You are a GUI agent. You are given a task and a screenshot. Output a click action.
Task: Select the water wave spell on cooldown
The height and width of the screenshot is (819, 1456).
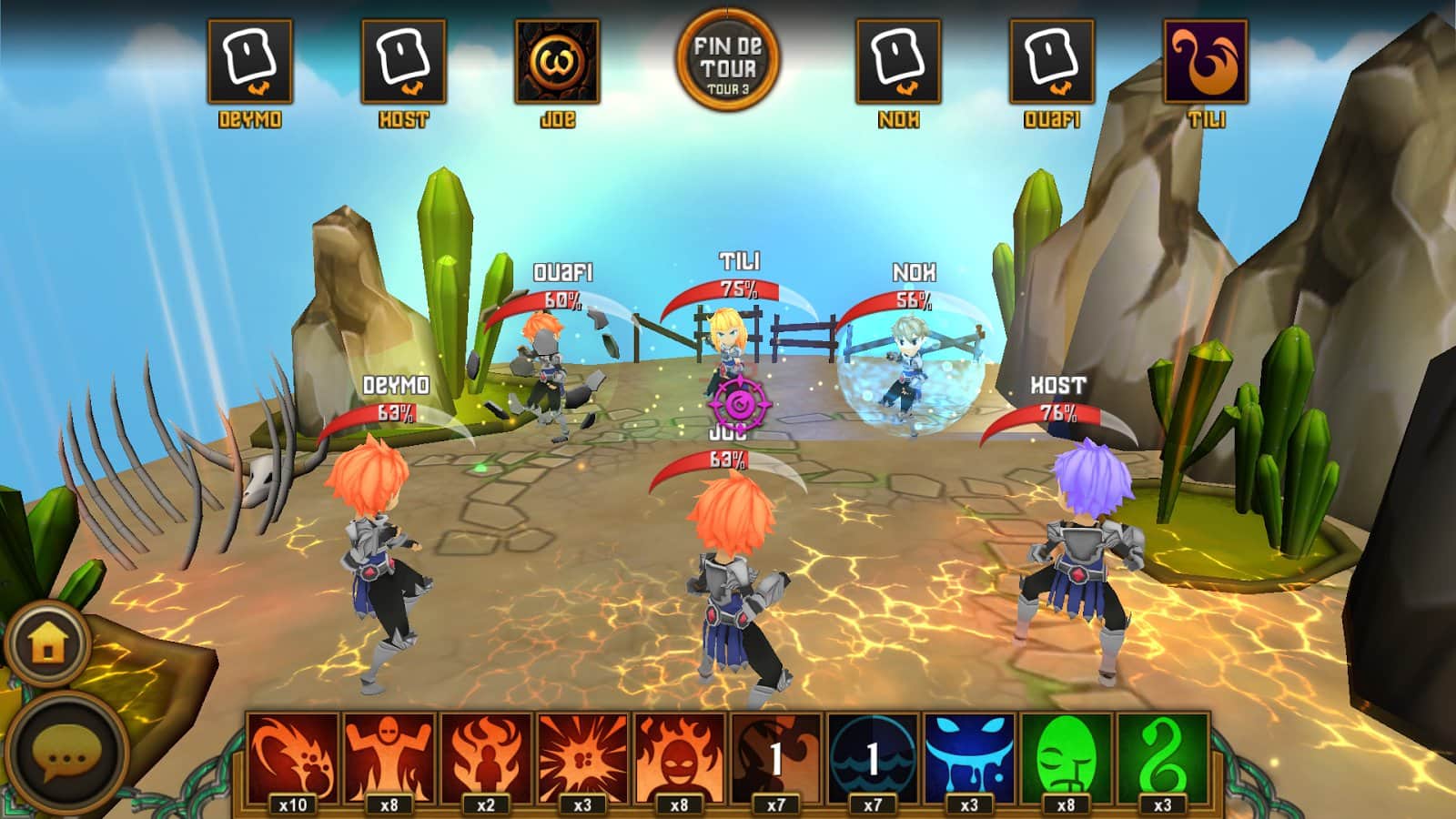pos(873,757)
